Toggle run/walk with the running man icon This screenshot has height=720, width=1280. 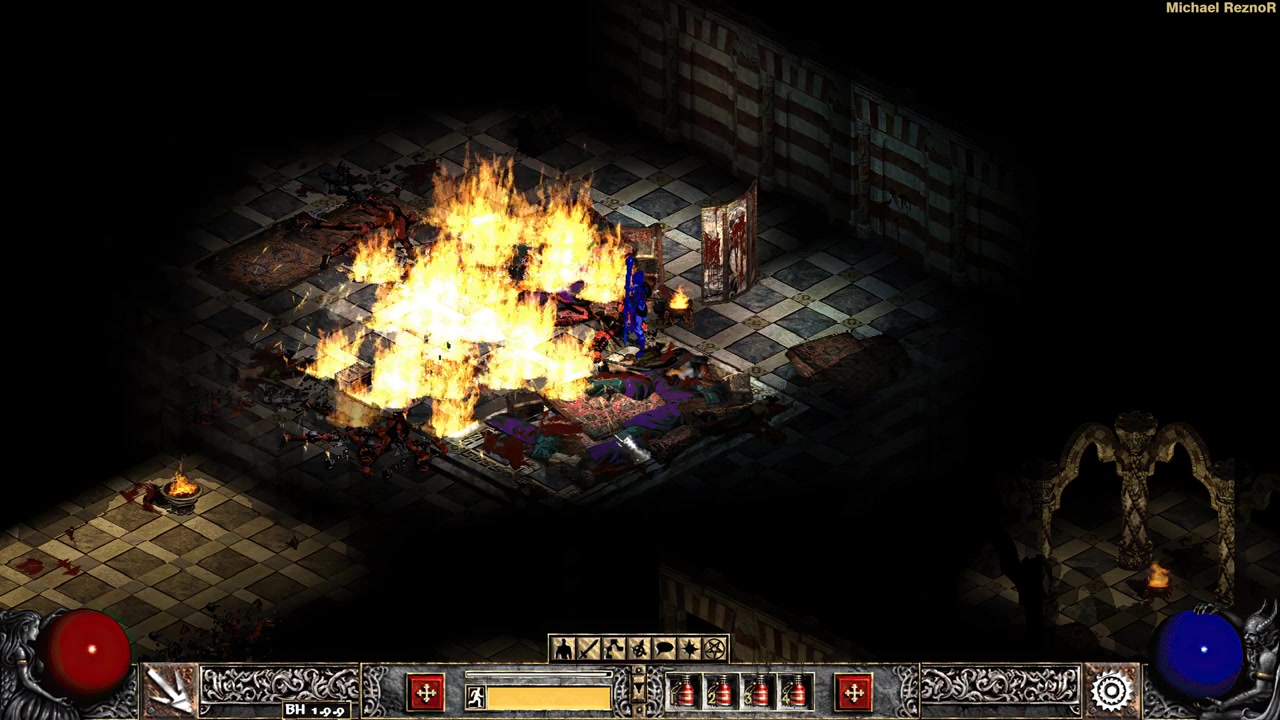click(x=476, y=696)
